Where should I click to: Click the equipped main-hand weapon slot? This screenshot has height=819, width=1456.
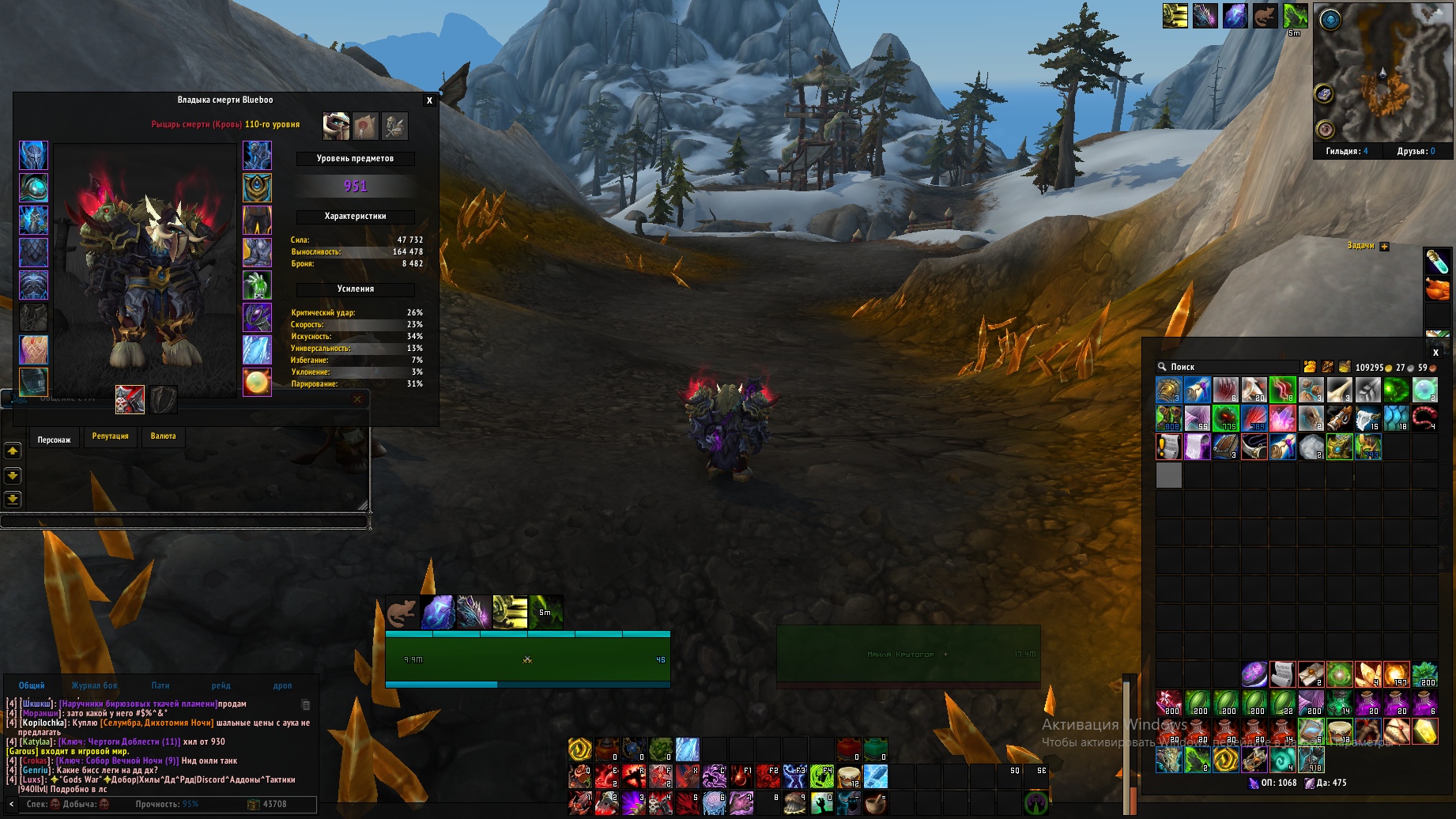coord(130,400)
